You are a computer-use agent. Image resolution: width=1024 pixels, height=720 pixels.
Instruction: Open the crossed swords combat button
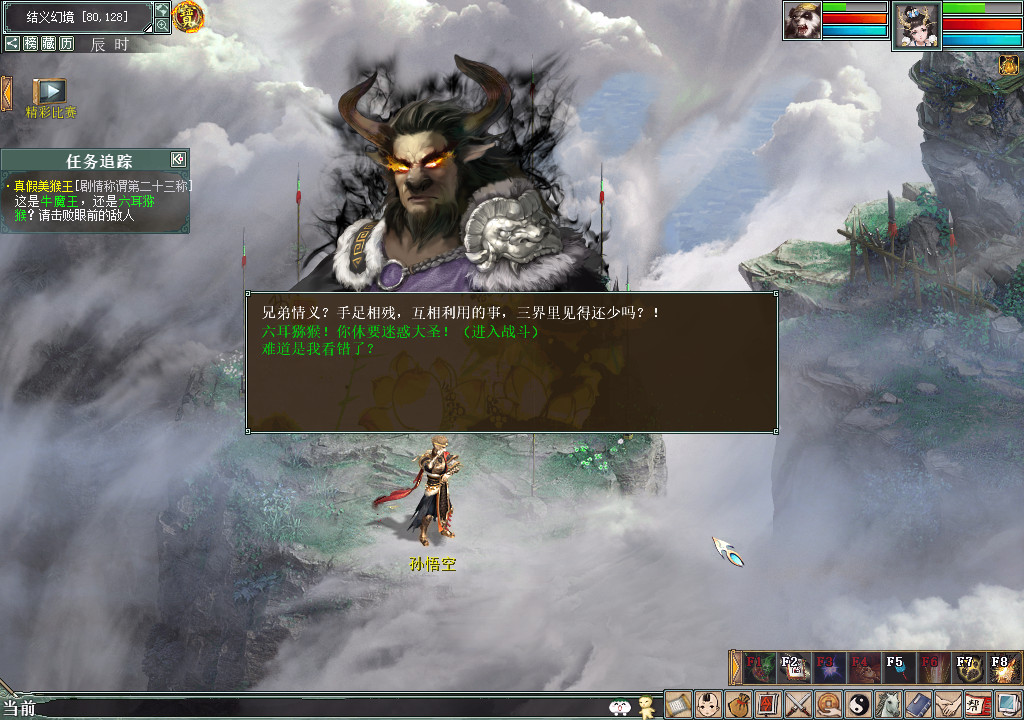click(x=798, y=704)
